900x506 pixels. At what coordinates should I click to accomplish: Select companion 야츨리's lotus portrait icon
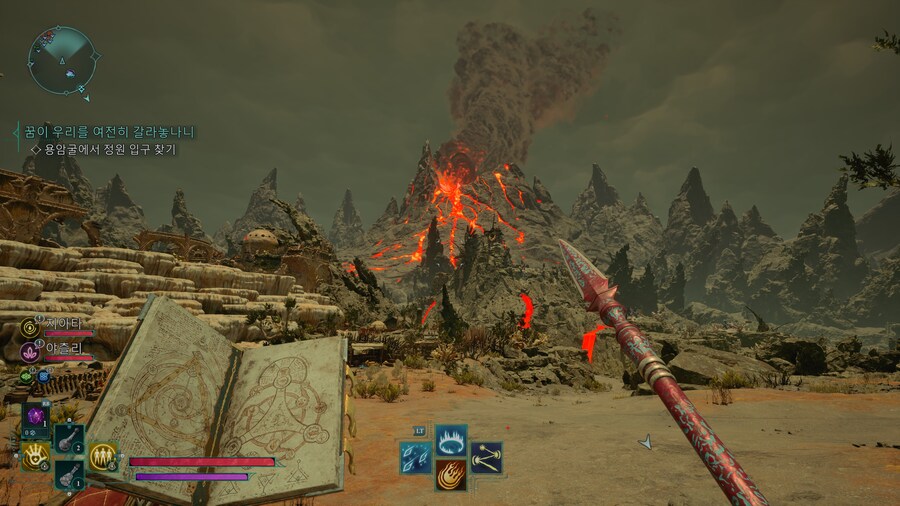[30, 351]
